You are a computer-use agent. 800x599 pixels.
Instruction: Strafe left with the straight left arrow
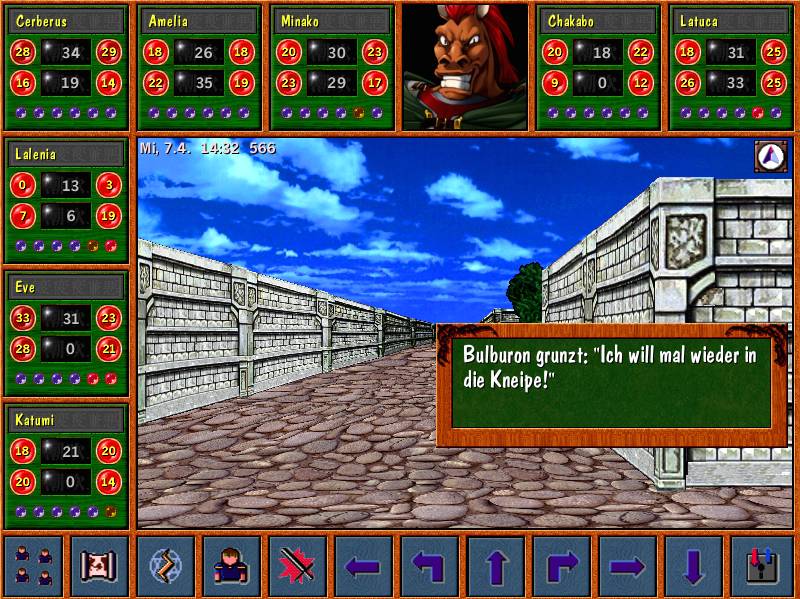[363, 566]
